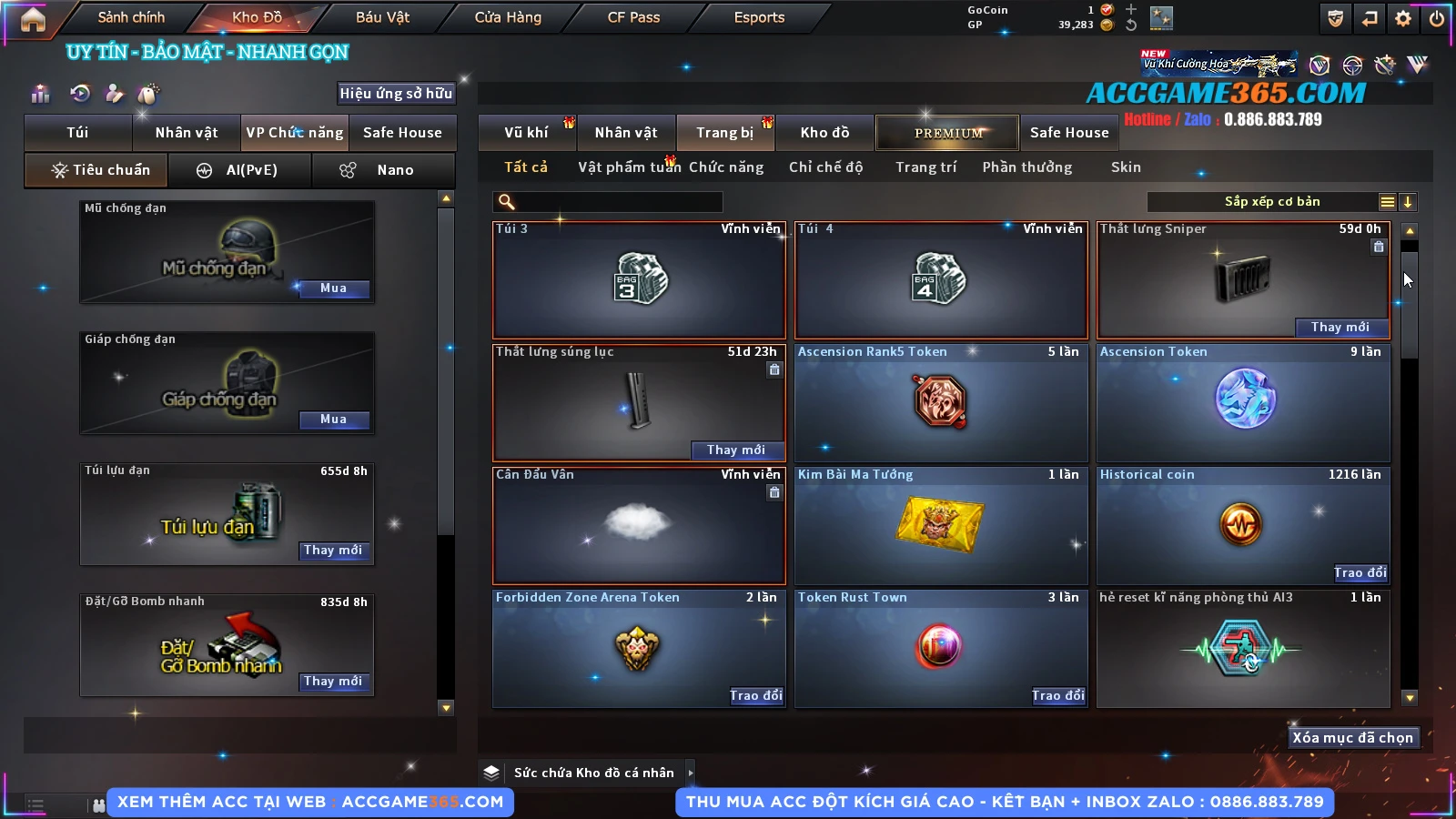This screenshot has height=819, width=1456.
Task: Buy the Mũ chống đạn helmet
Action: (x=333, y=288)
